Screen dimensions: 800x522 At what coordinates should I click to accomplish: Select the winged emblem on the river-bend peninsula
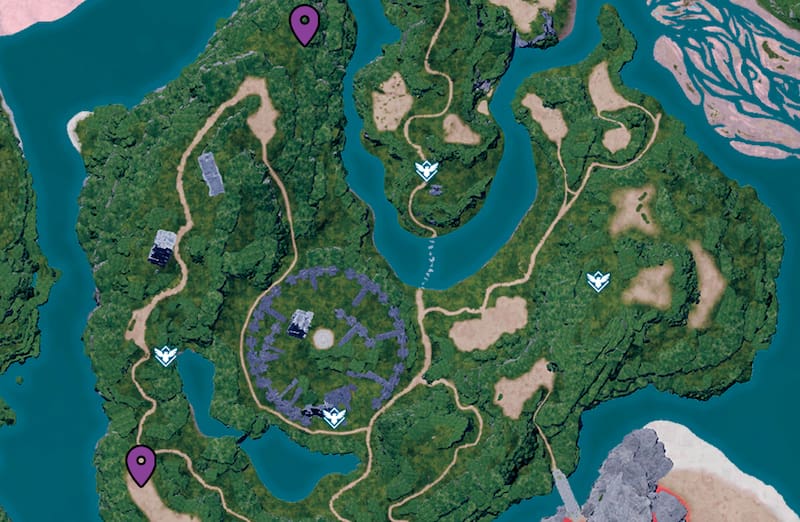427,171
